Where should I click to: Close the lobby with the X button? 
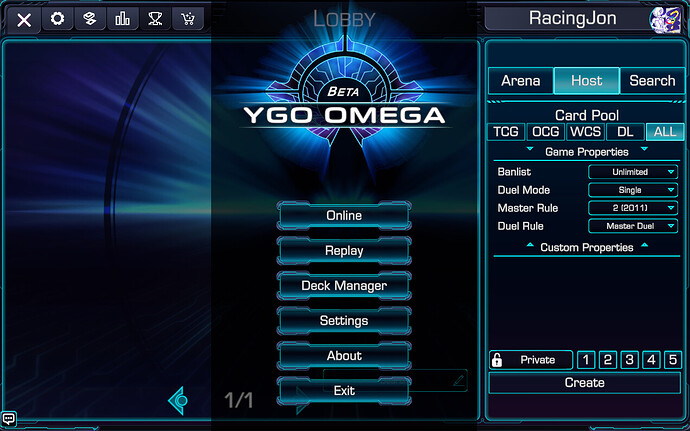click(25, 19)
